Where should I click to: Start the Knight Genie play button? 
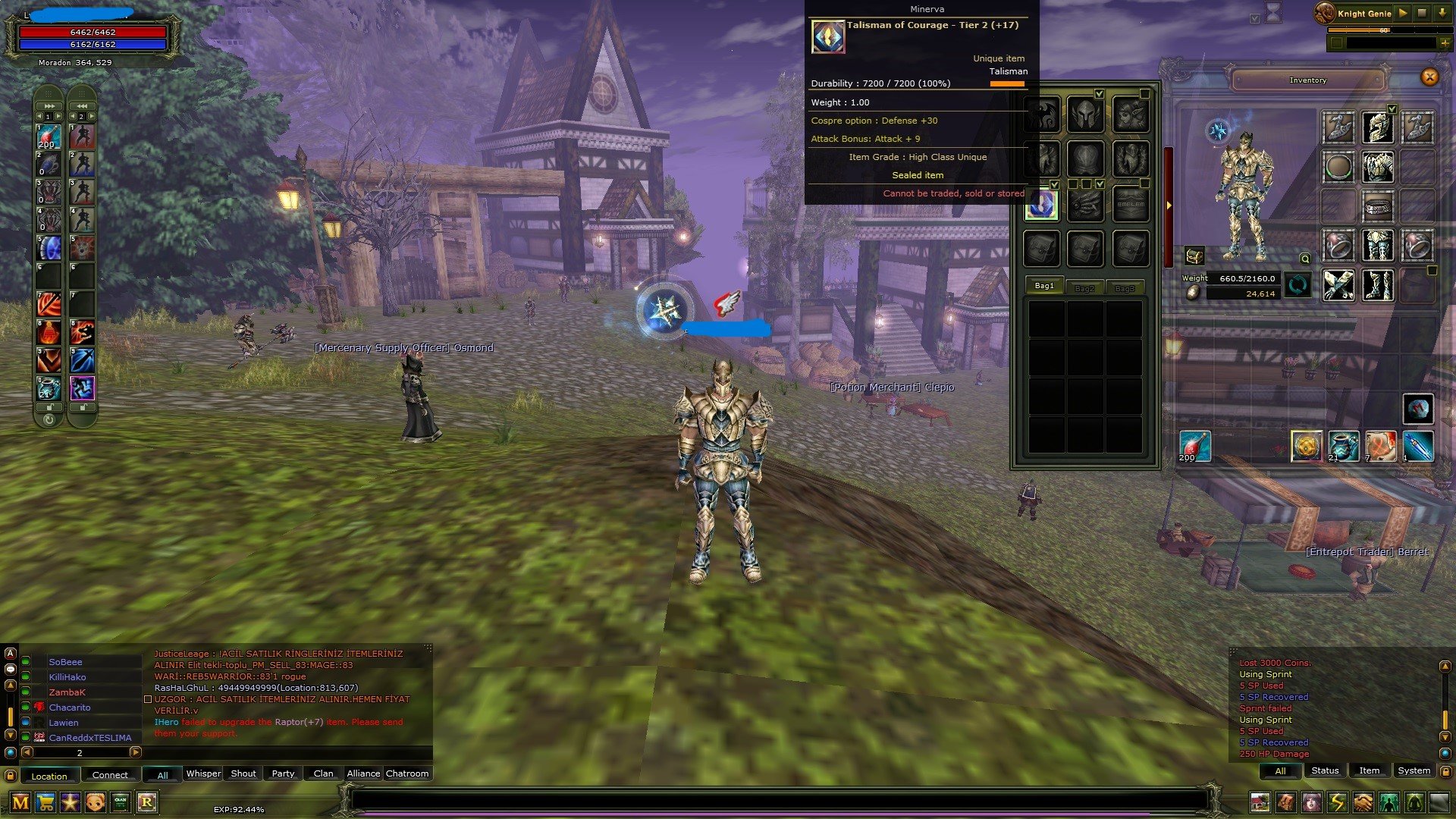coord(1403,13)
